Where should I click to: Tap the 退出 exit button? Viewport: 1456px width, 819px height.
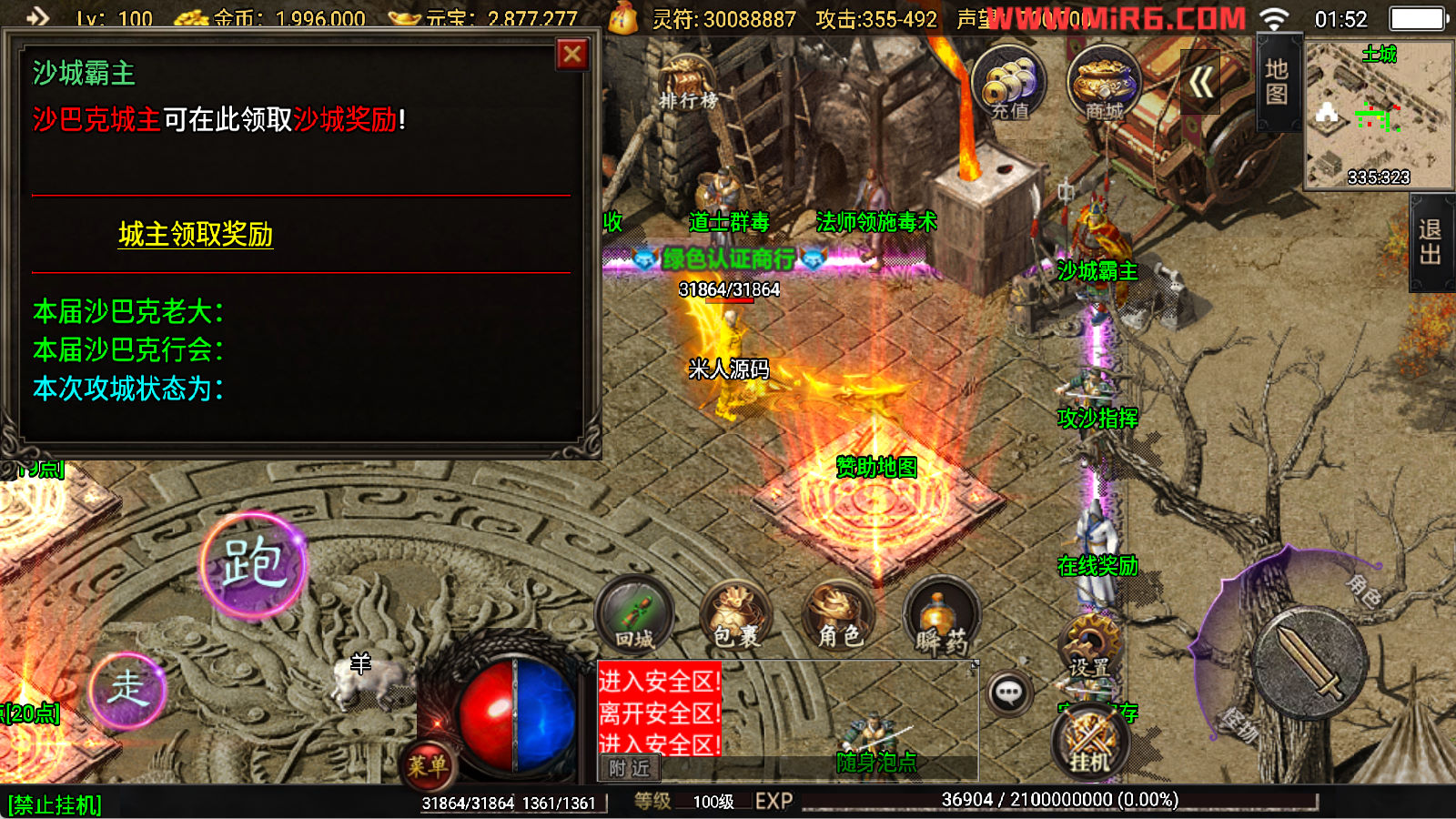pos(1431,242)
